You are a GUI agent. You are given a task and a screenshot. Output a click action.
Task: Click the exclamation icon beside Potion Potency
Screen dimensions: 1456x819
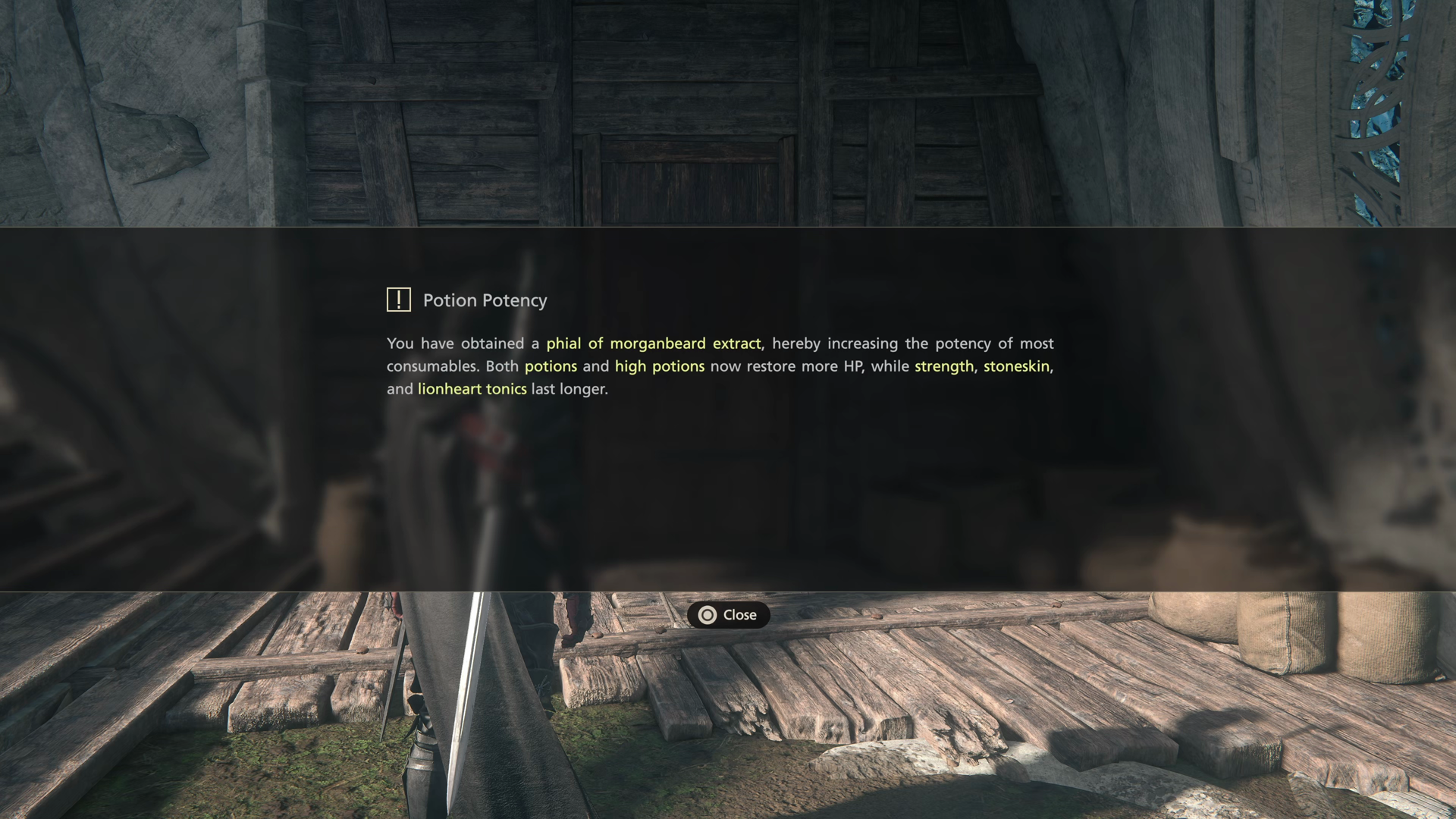(x=397, y=300)
